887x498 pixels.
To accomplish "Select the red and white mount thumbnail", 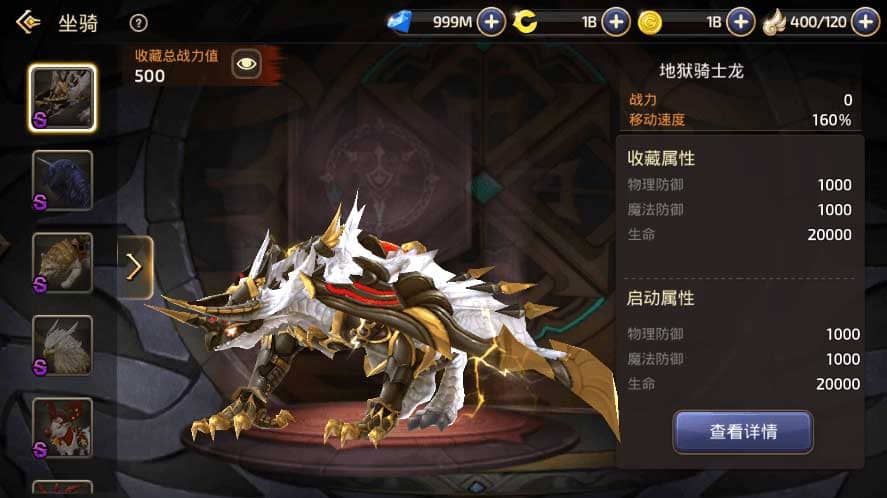I will point(62,427).
